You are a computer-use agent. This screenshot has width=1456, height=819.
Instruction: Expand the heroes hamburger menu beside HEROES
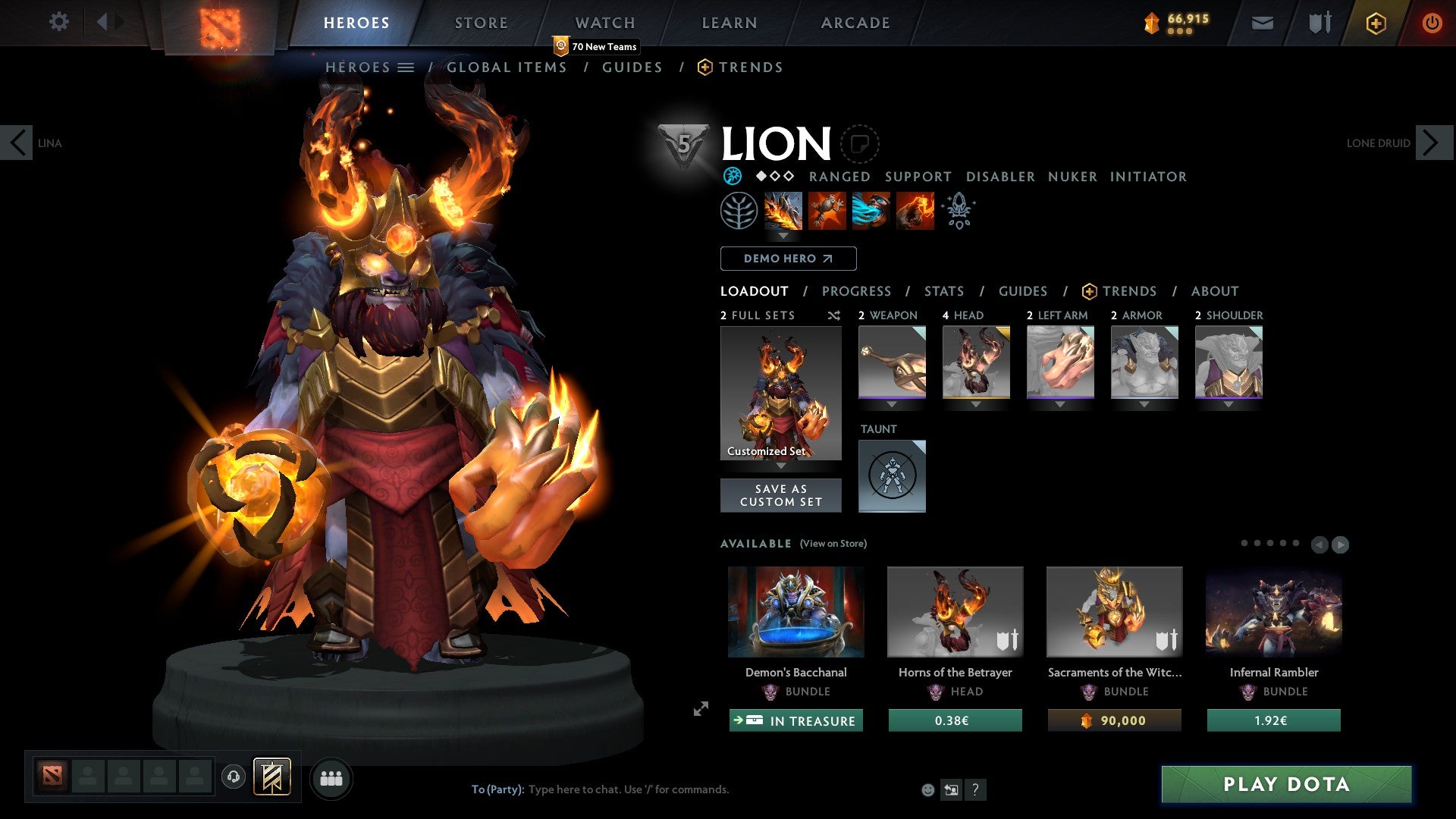406,67
